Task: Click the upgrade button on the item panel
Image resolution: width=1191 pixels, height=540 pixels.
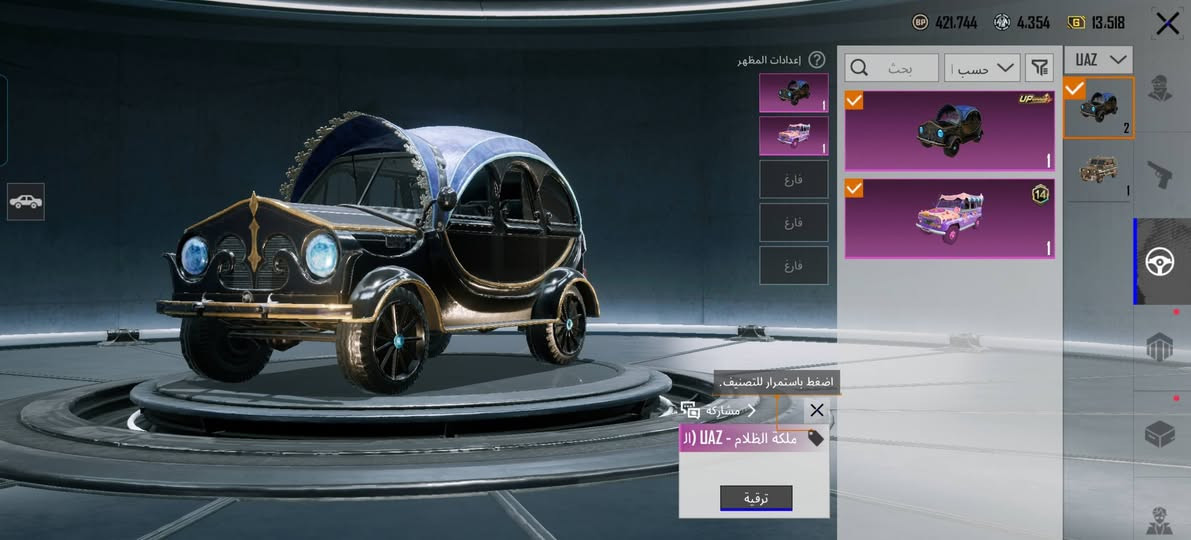Action: tap(756, 497)
